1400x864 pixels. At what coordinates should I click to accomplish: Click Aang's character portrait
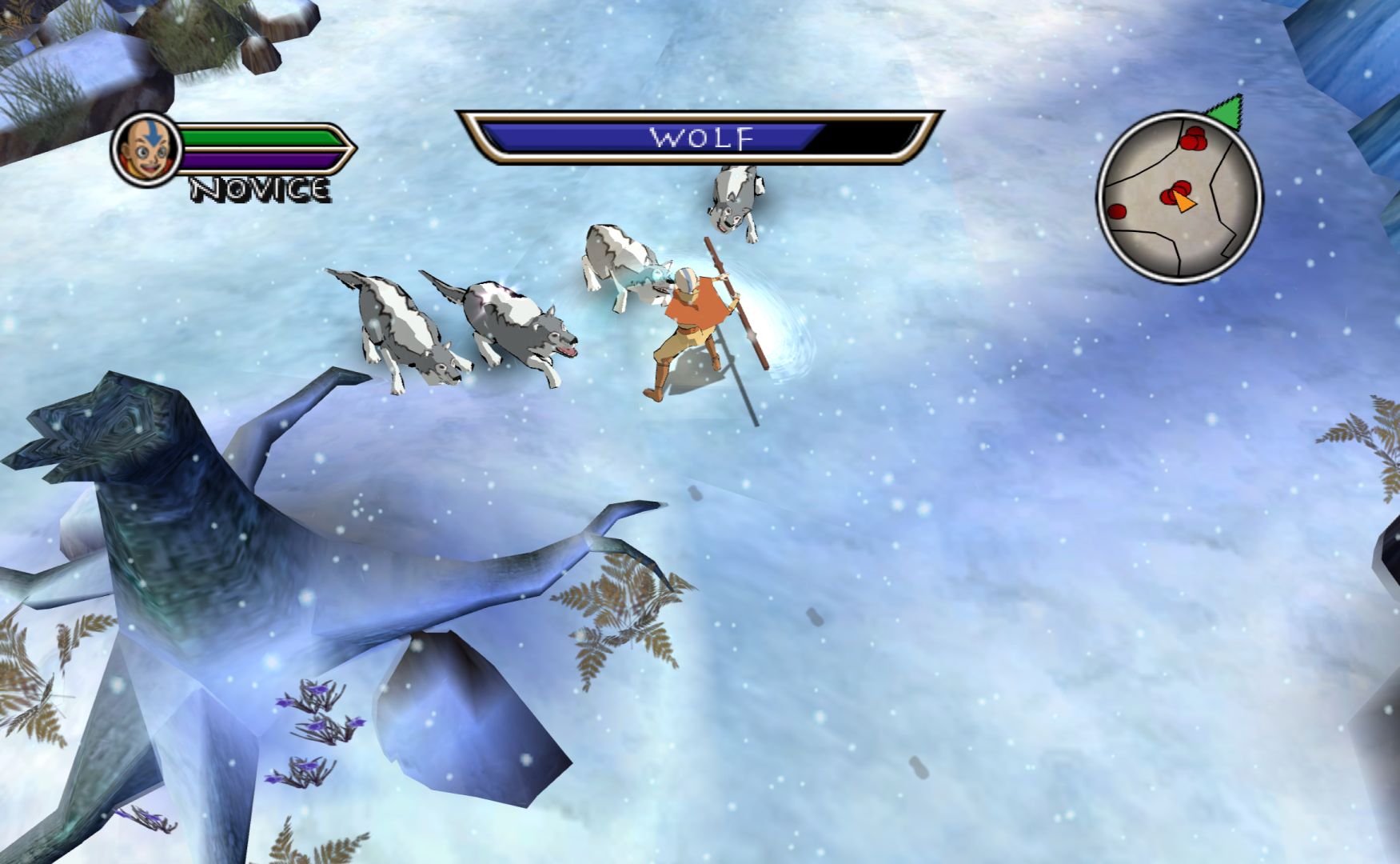pyautogui.click(x=146, y=149)
